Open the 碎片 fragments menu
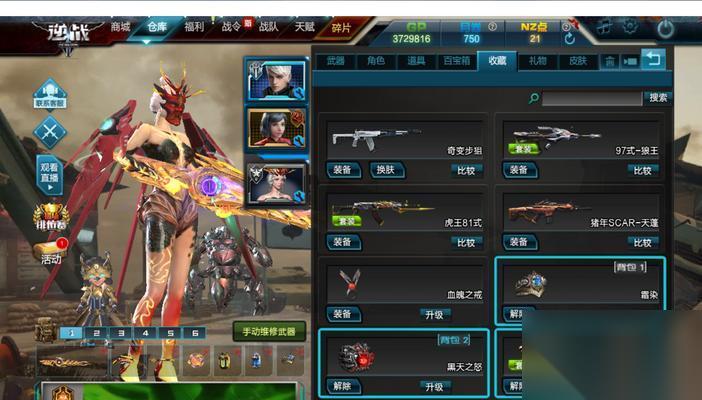Viewport: 702px width, 400px height. (x=341, y=28)
